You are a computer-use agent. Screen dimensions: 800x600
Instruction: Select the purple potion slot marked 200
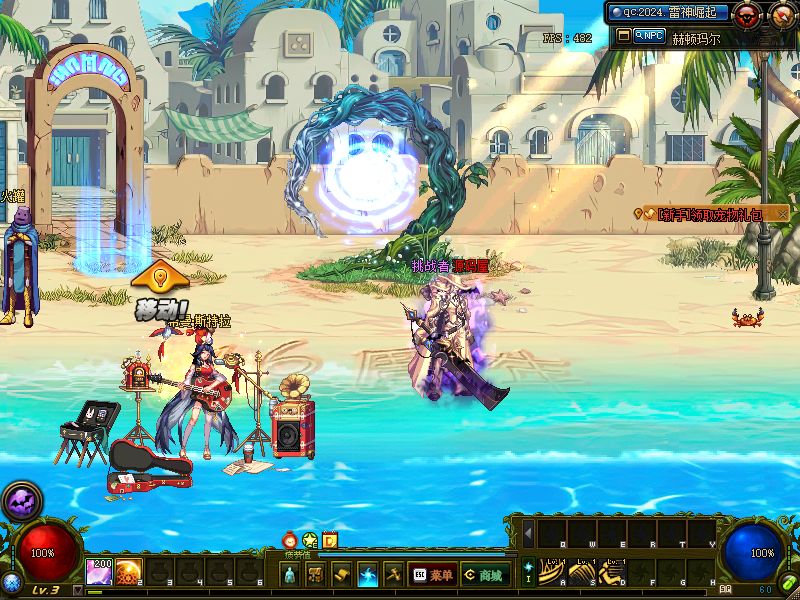pyautogui.click(x=99, y=572)
